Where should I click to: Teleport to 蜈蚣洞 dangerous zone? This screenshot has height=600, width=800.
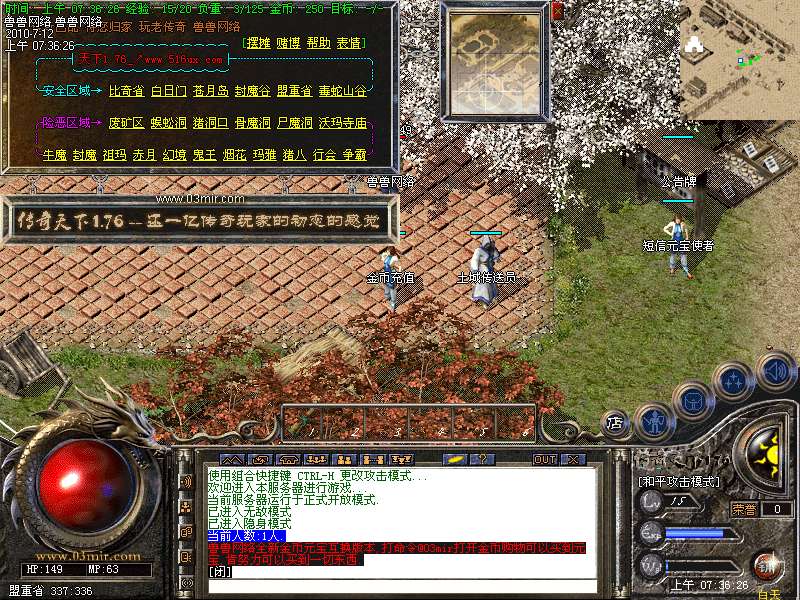tap(168, 123)
